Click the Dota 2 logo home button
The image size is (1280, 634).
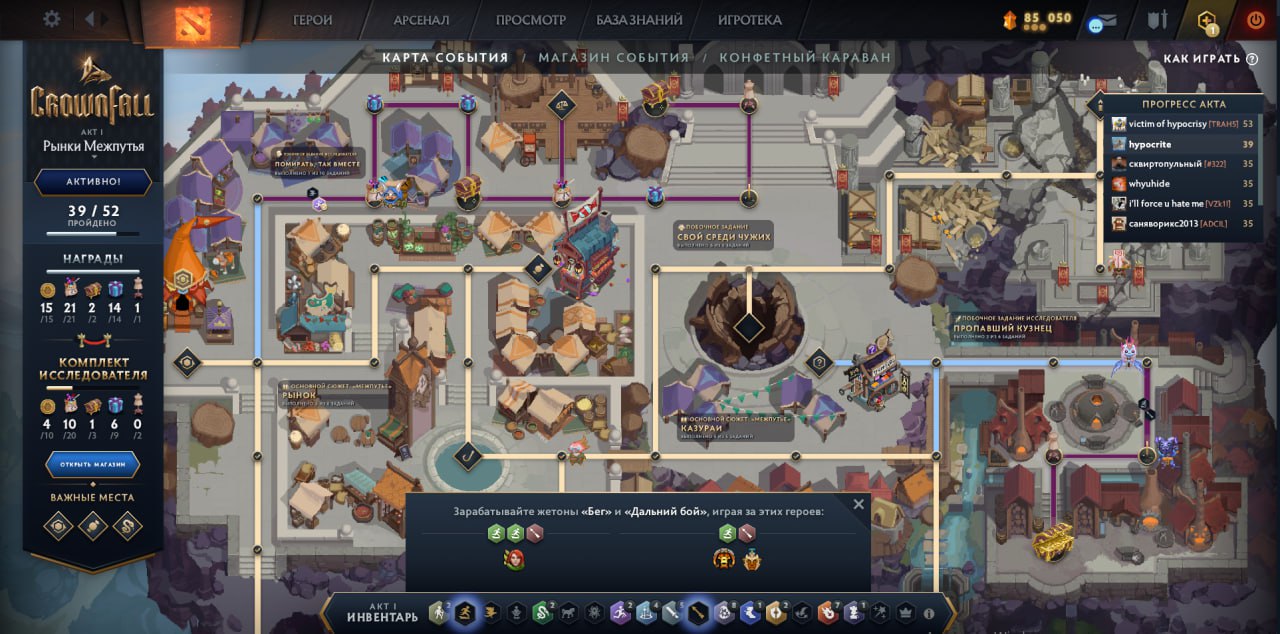(193, 22)
